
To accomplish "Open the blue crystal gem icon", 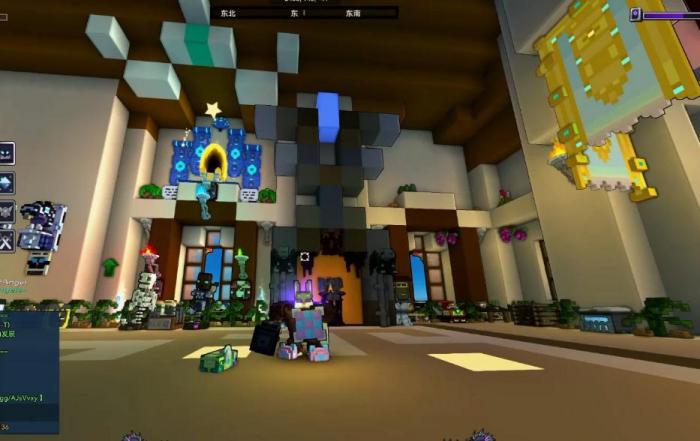I will click(6, 183).
